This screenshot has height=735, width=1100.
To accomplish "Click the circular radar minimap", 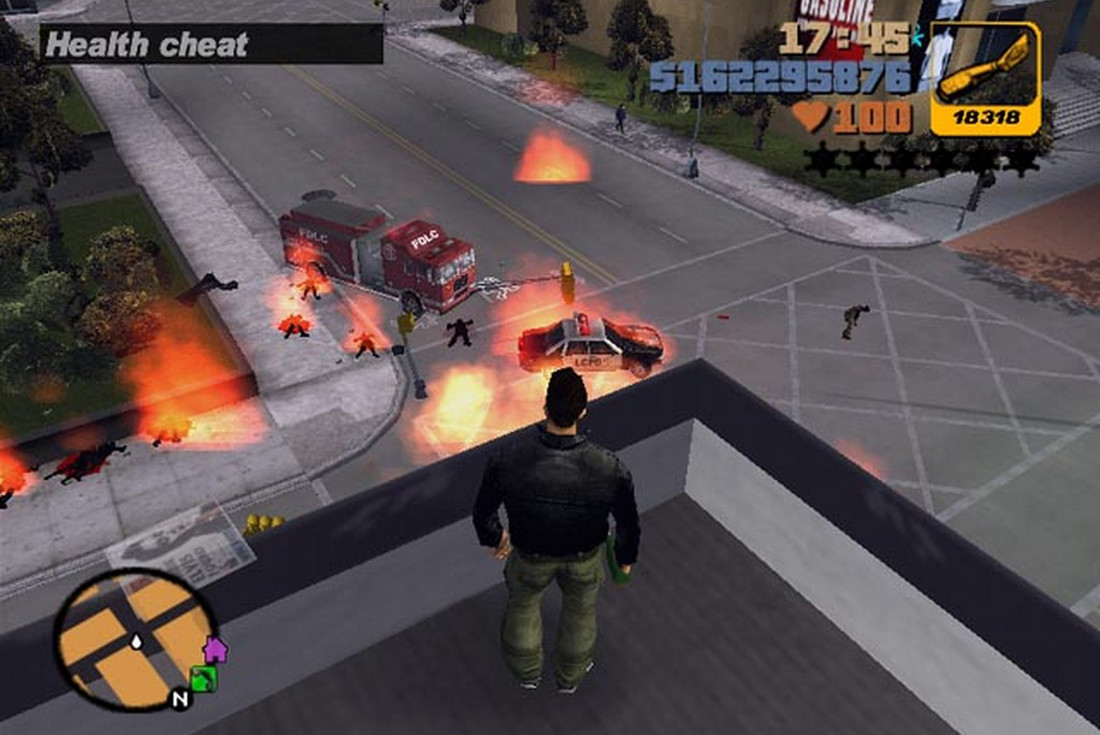I will point(134,639).
